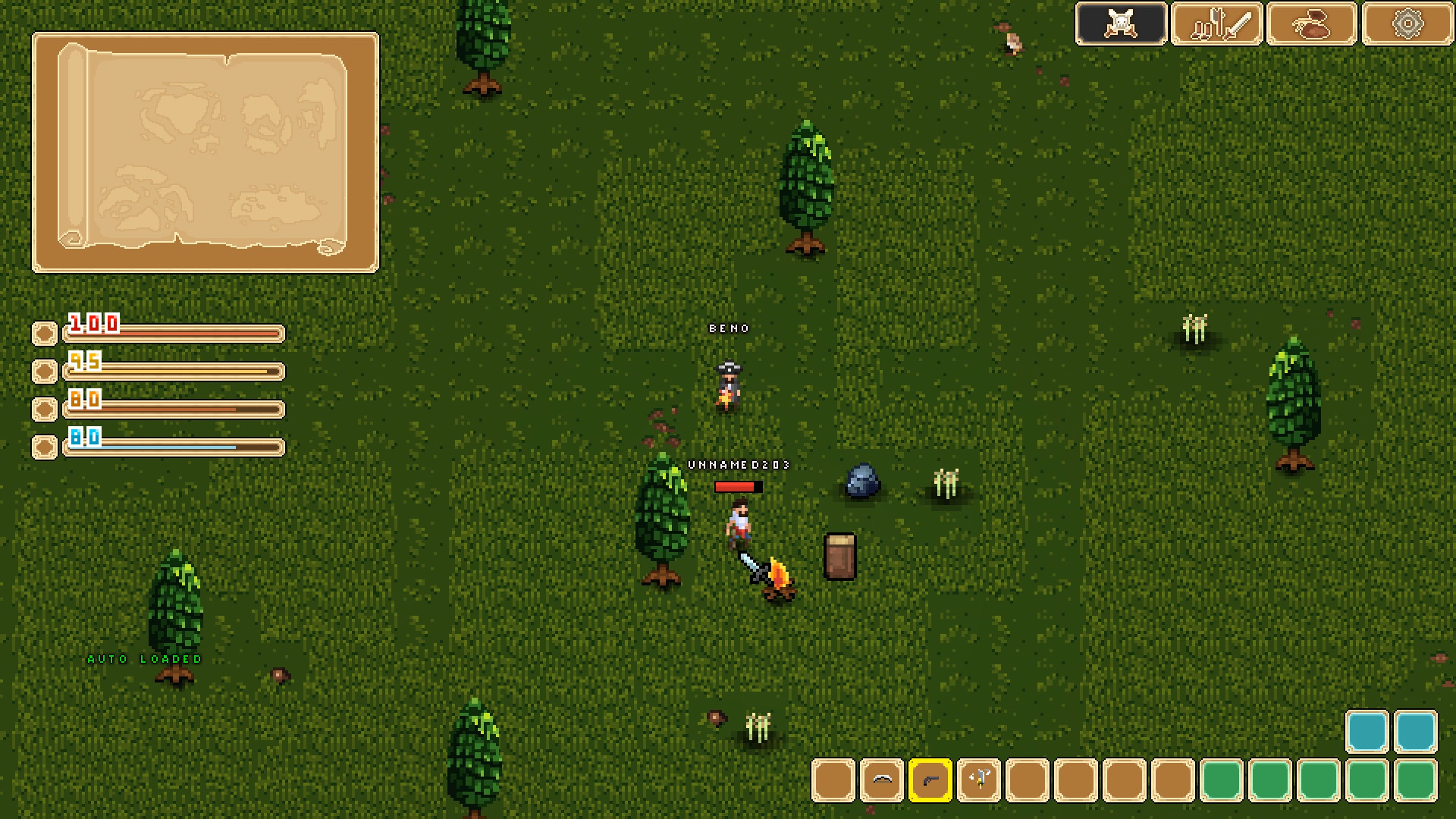The width and height of the screenshot is (1456, 819).
Task: Click the player named BENO
Action: pos(727,383)
